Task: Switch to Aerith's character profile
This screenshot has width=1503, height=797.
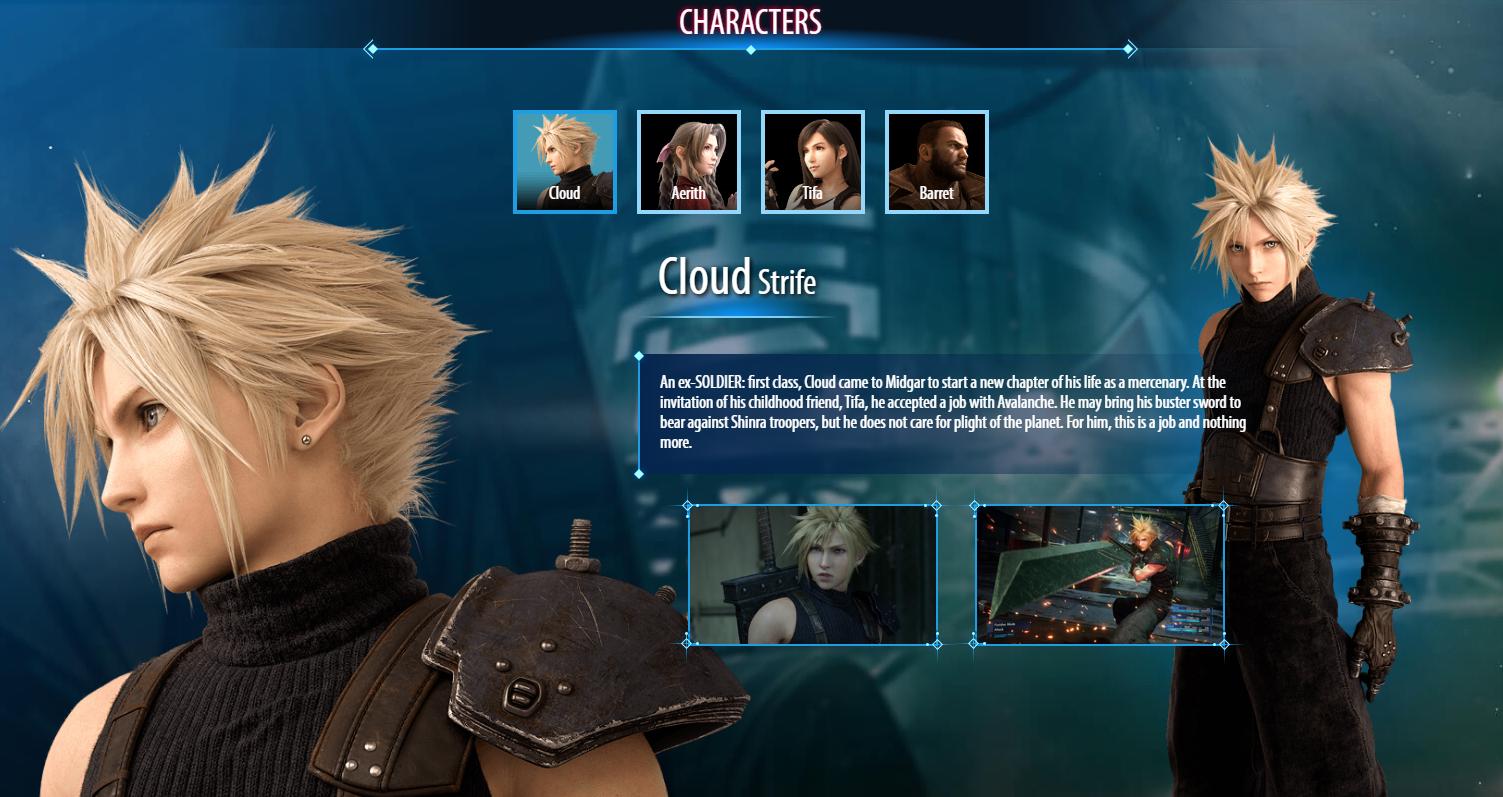Action: click(x=688, y=161)
